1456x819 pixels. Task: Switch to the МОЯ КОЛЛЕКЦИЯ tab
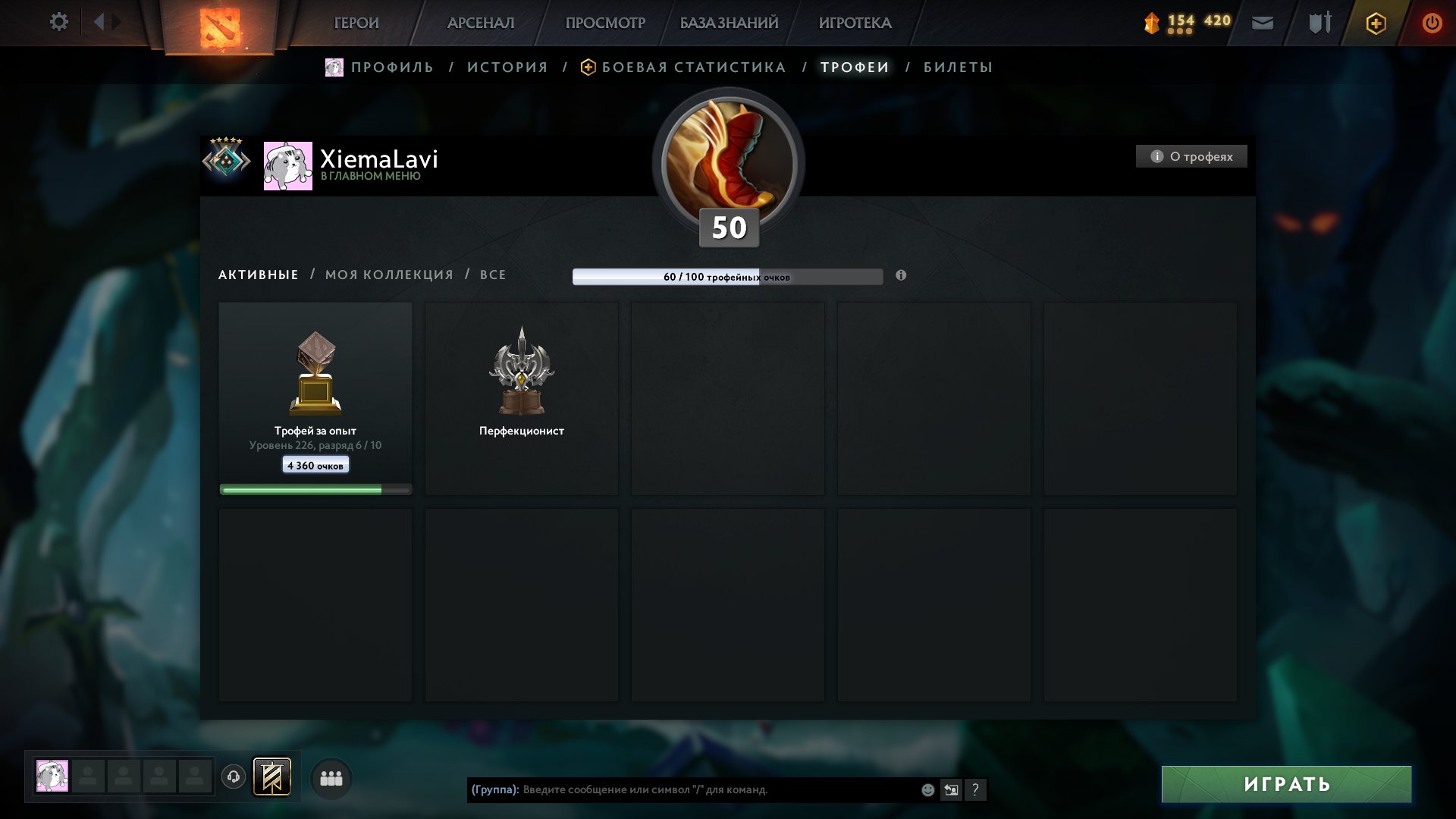pyautogui.click(x=388, y=275)
